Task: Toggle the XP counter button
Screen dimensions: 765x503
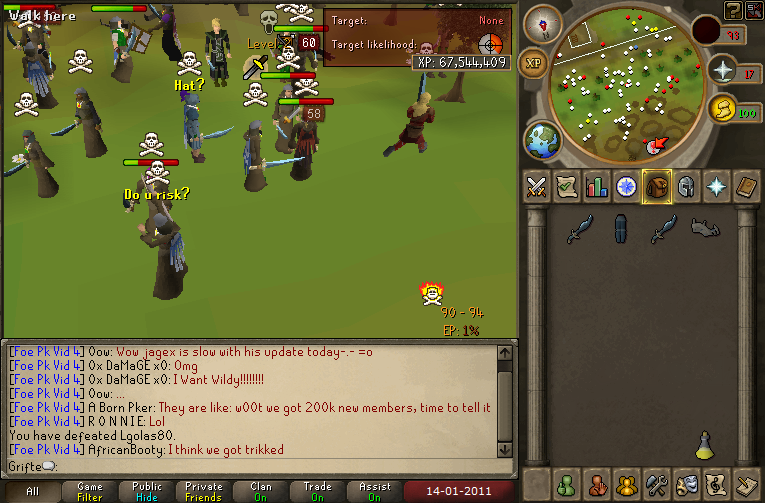Action: [x=535, y=61]
